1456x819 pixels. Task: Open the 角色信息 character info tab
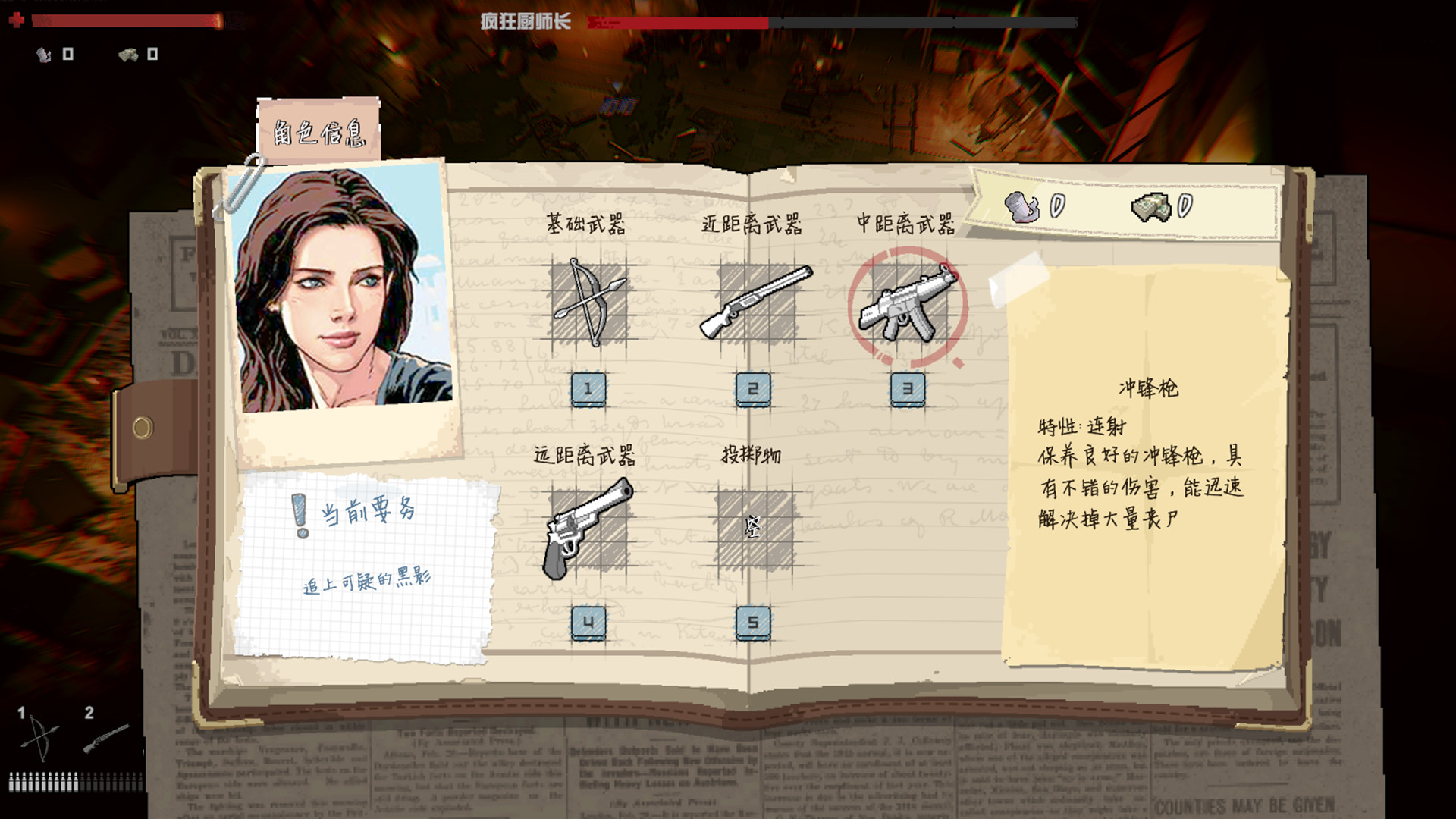[x=318, y=131]
